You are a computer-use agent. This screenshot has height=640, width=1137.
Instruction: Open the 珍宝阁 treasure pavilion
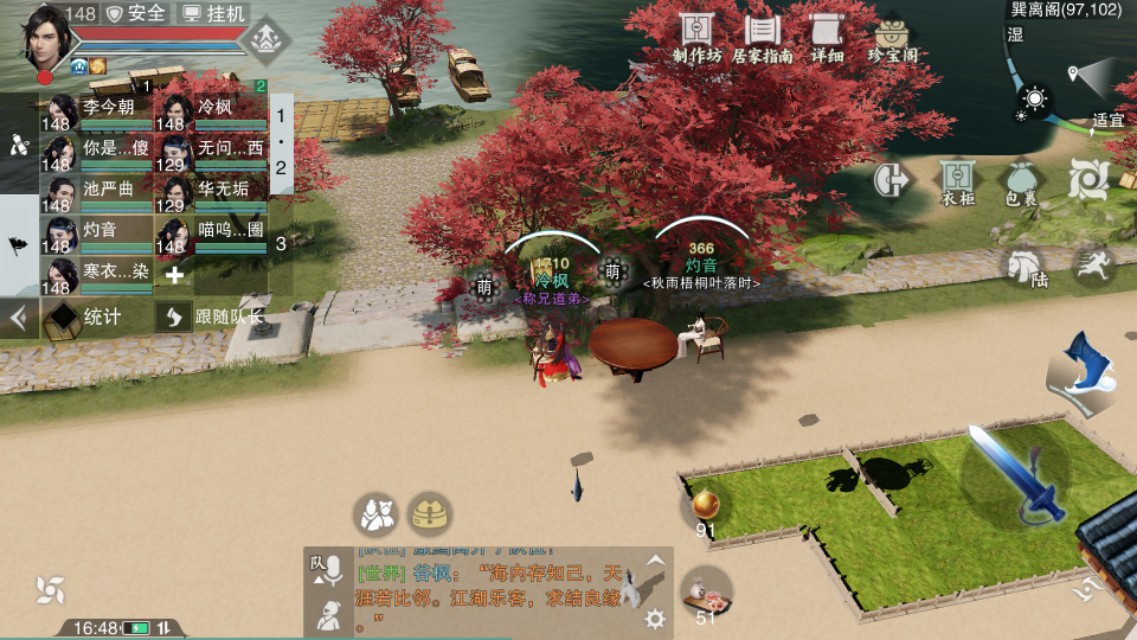[892, 40]
